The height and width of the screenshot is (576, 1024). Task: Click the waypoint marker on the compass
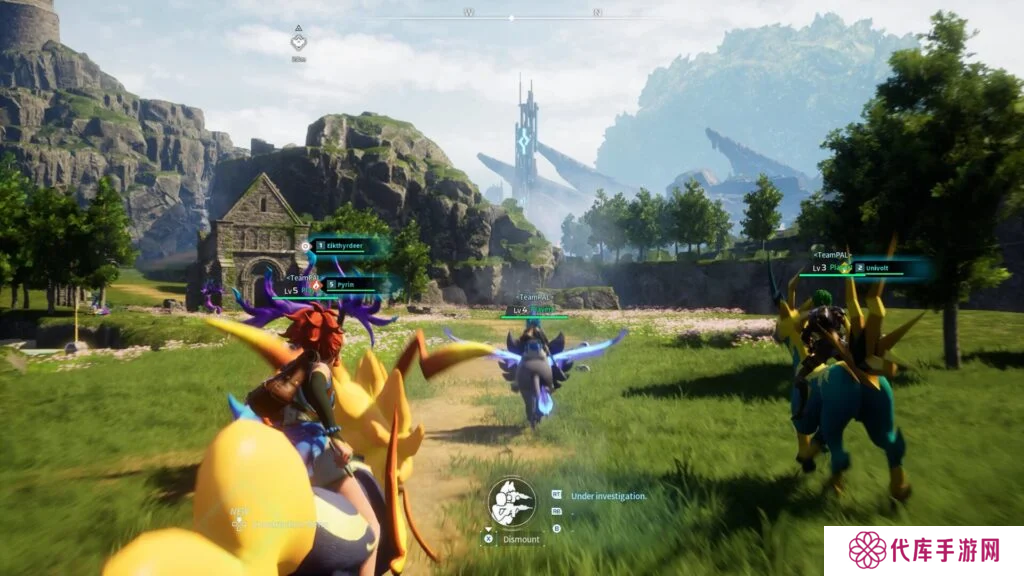298,41
